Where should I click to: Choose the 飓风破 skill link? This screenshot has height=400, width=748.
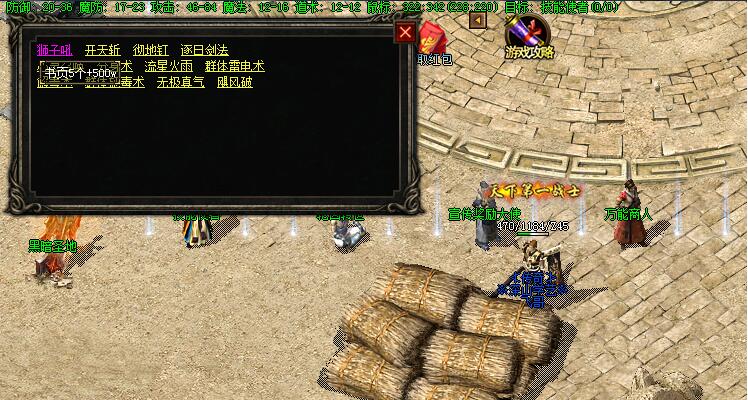pyautogui.click(x=235, y=82)
